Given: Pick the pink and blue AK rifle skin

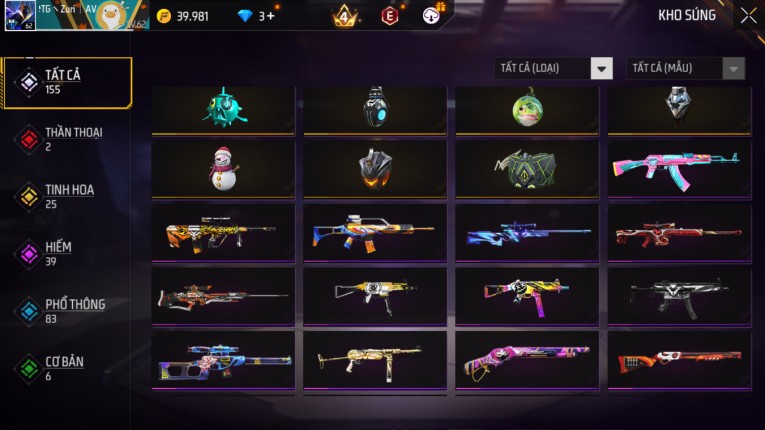Looking at the screenshot, I should 679,168.
